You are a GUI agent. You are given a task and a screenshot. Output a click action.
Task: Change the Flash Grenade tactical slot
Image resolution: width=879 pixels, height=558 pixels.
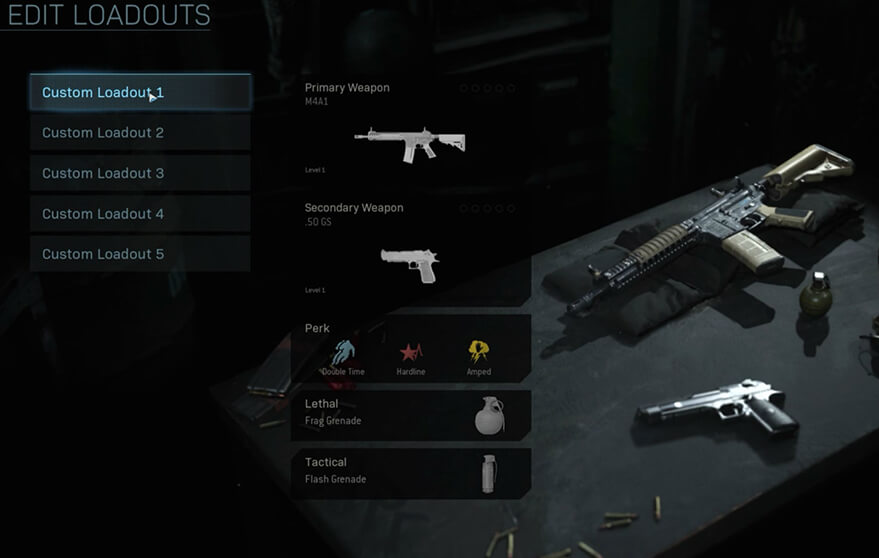(x=411, y=471)
